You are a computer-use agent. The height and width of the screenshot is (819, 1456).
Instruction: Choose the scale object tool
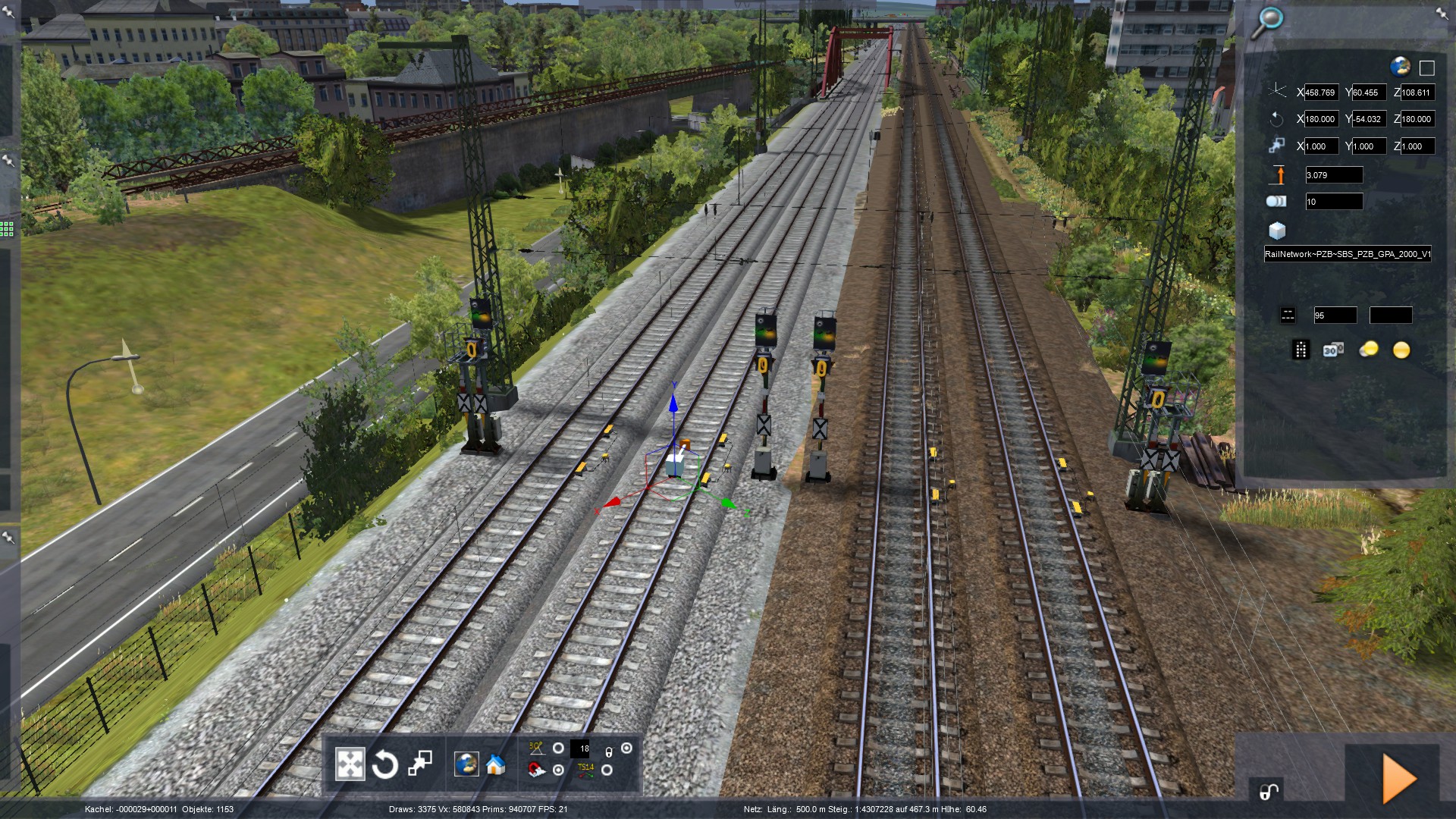pos(419,764)
